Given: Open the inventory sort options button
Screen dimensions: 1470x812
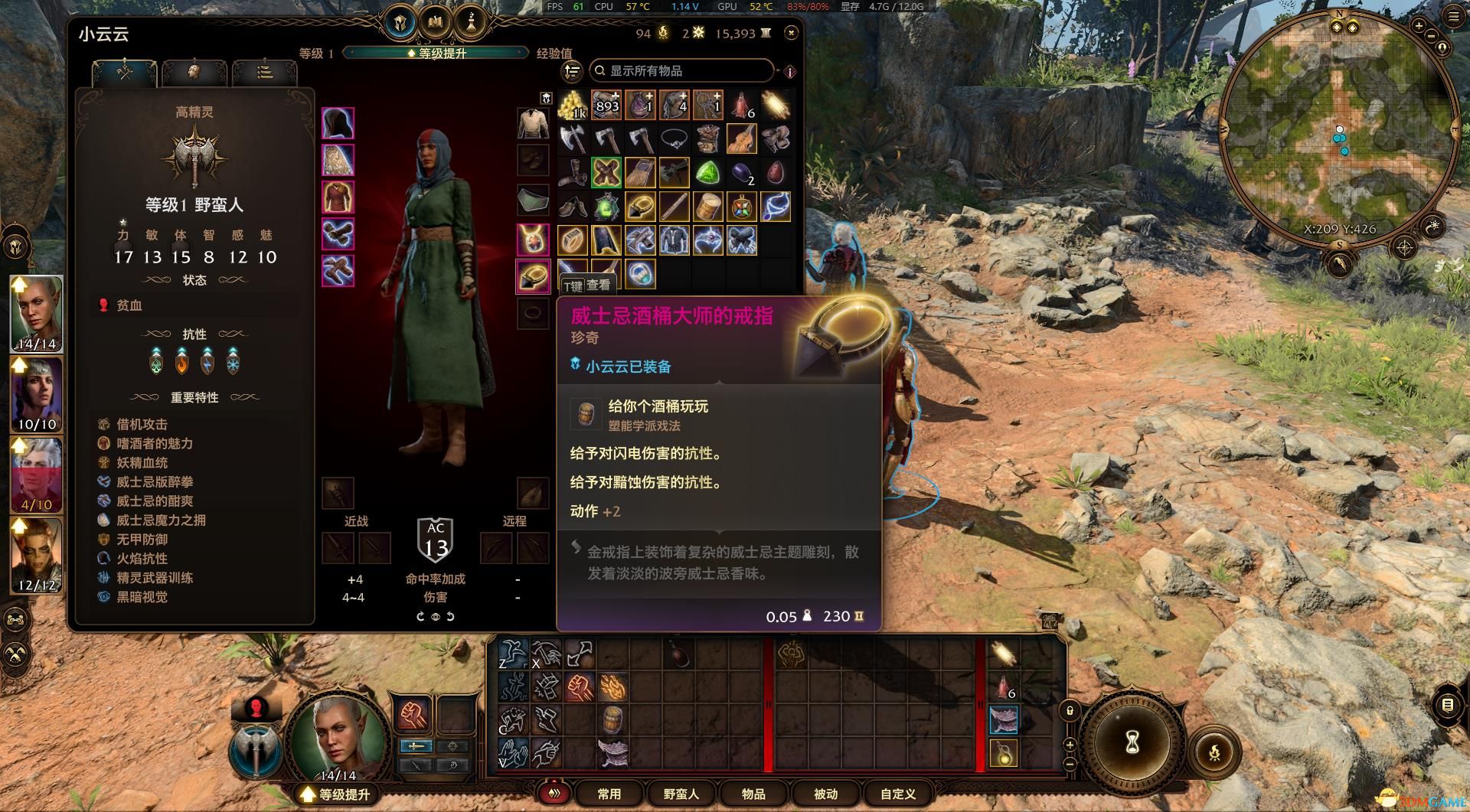Looking at the screenshot, I should pos(572,71).
